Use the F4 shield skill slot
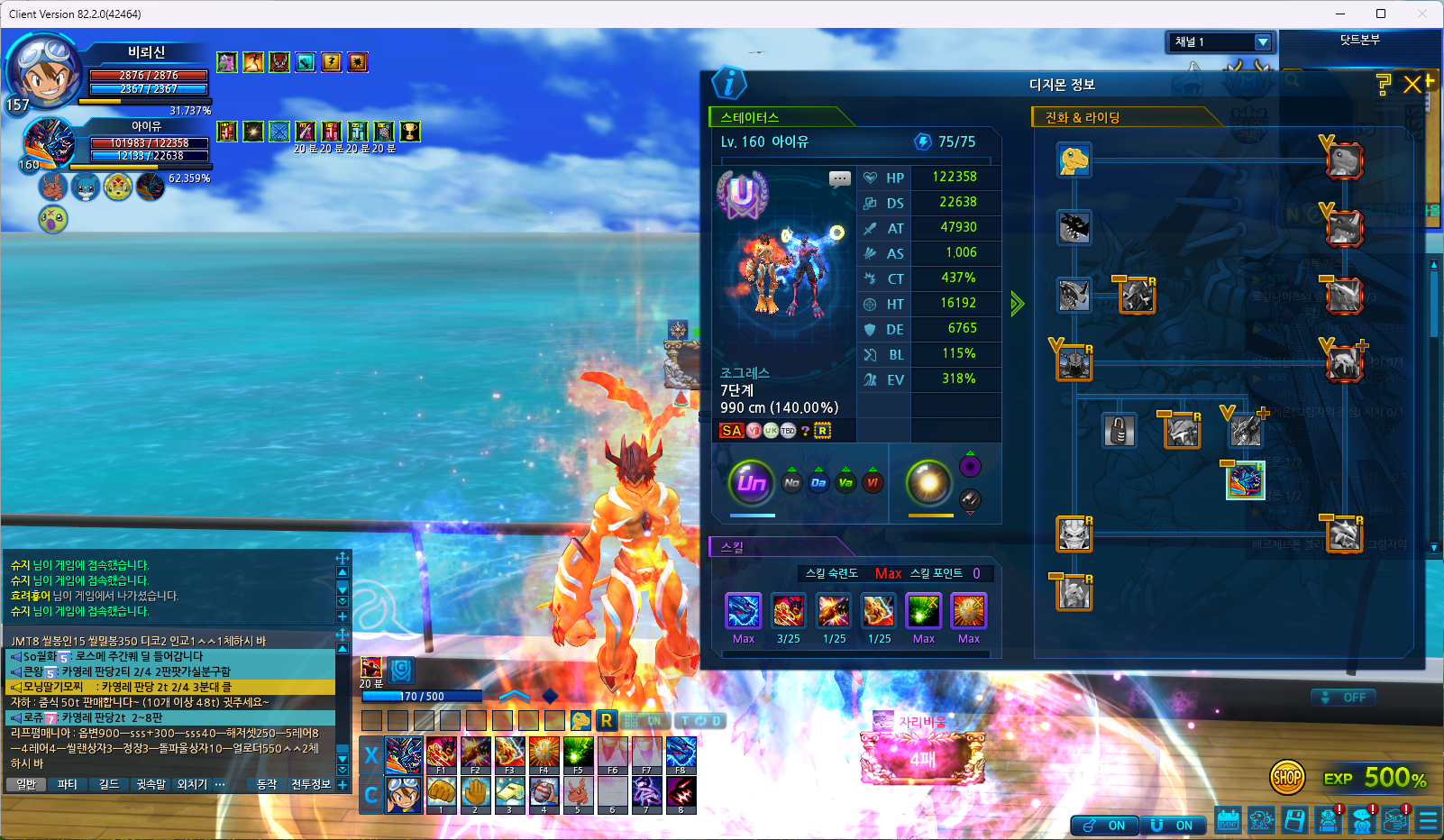Viewport: 1444px width, 840px height. [544, 754]
